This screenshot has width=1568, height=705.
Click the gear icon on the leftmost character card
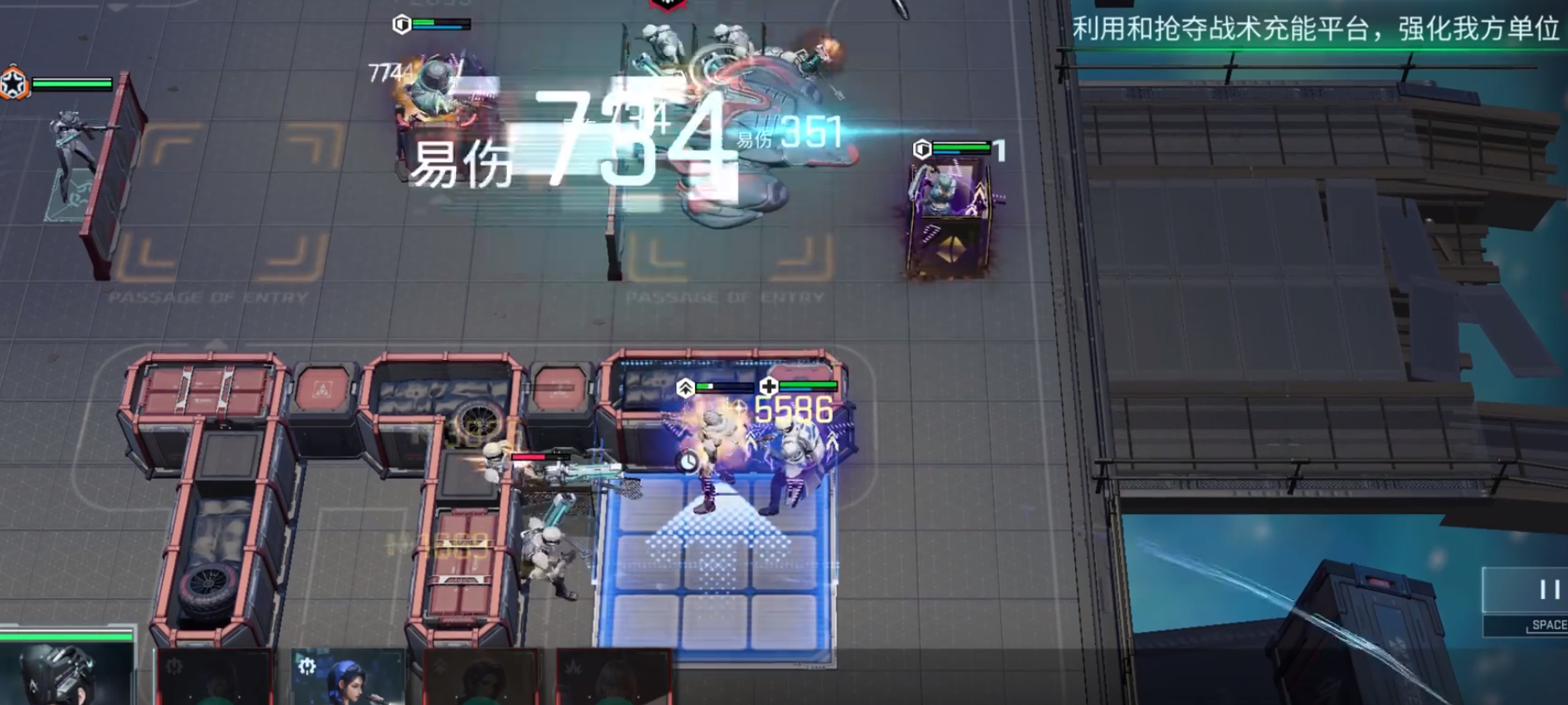tap(173, 666)
